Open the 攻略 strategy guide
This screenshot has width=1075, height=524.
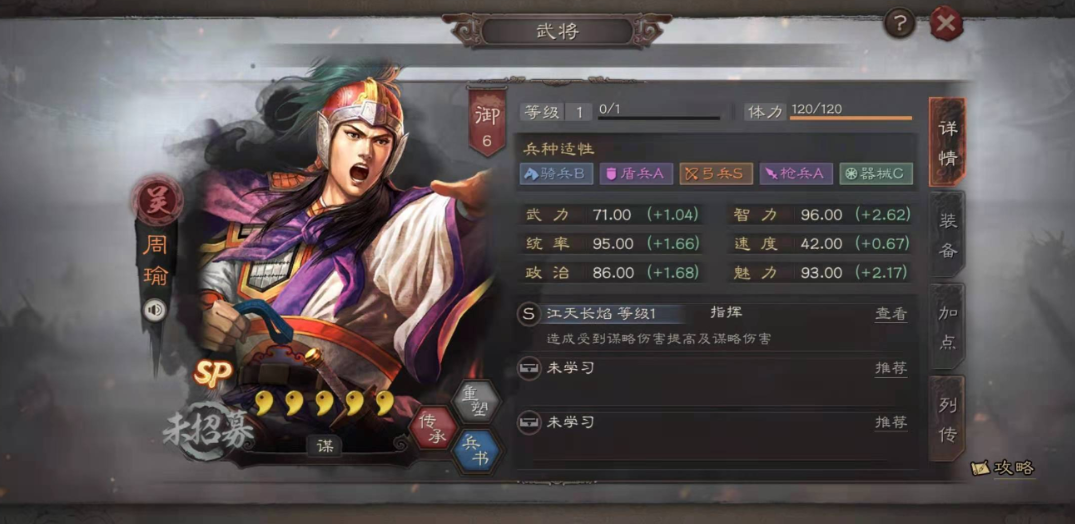[x=1003, y=467]
